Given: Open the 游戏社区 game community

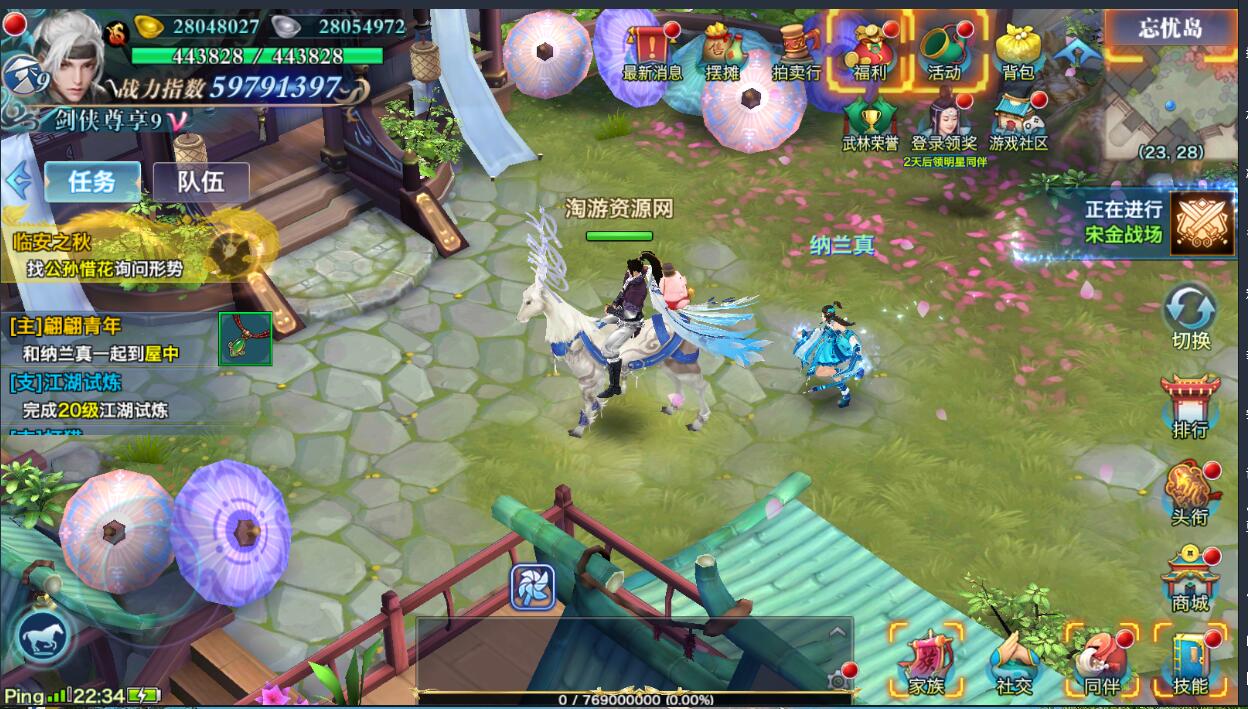Looking at the screenshot, I should pyautogui.click(x=1018, y=122).
